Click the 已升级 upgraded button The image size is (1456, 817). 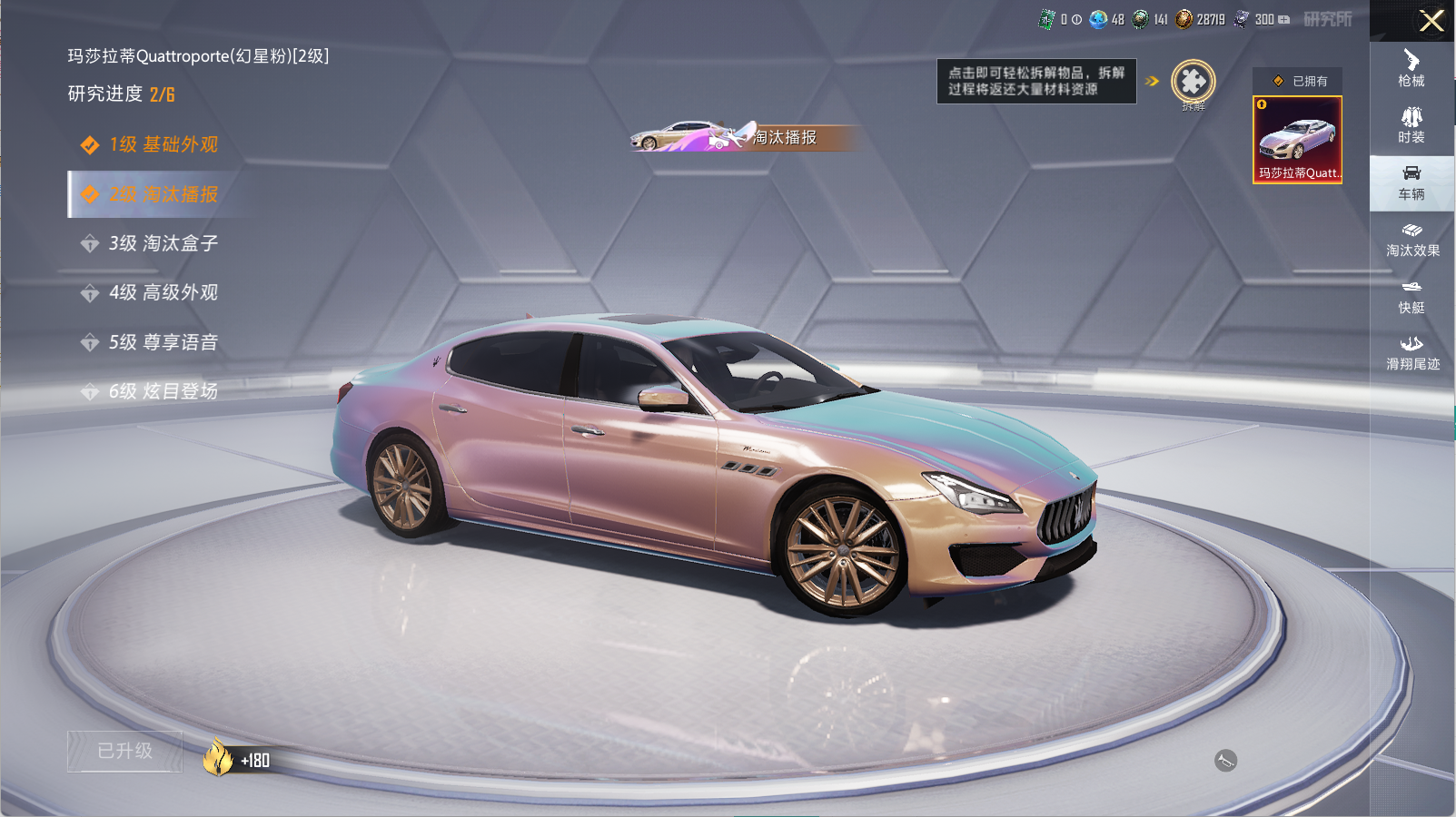[125, 751]
